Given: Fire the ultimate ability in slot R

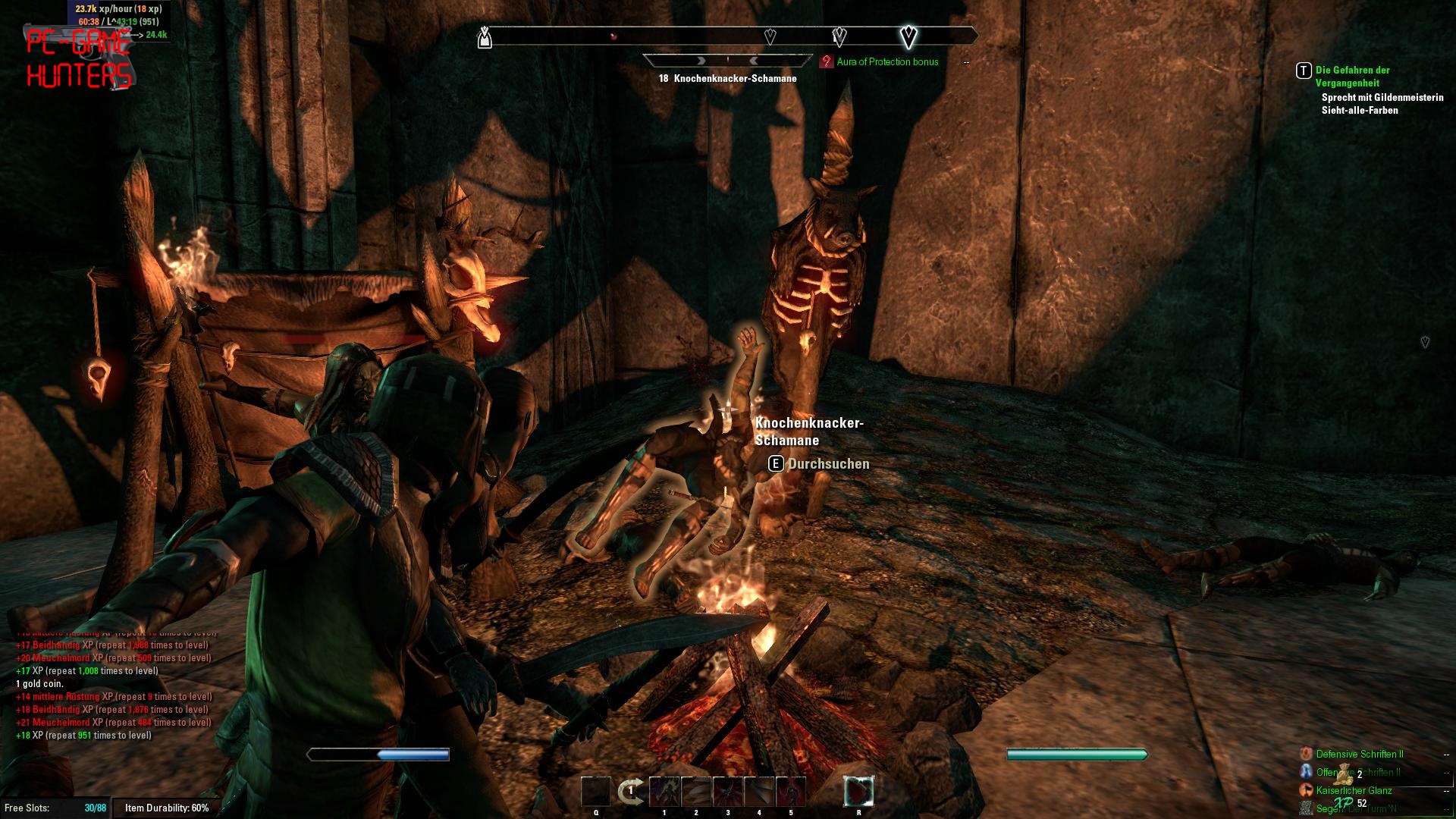Looking at the screenshot, I should 858,792.
